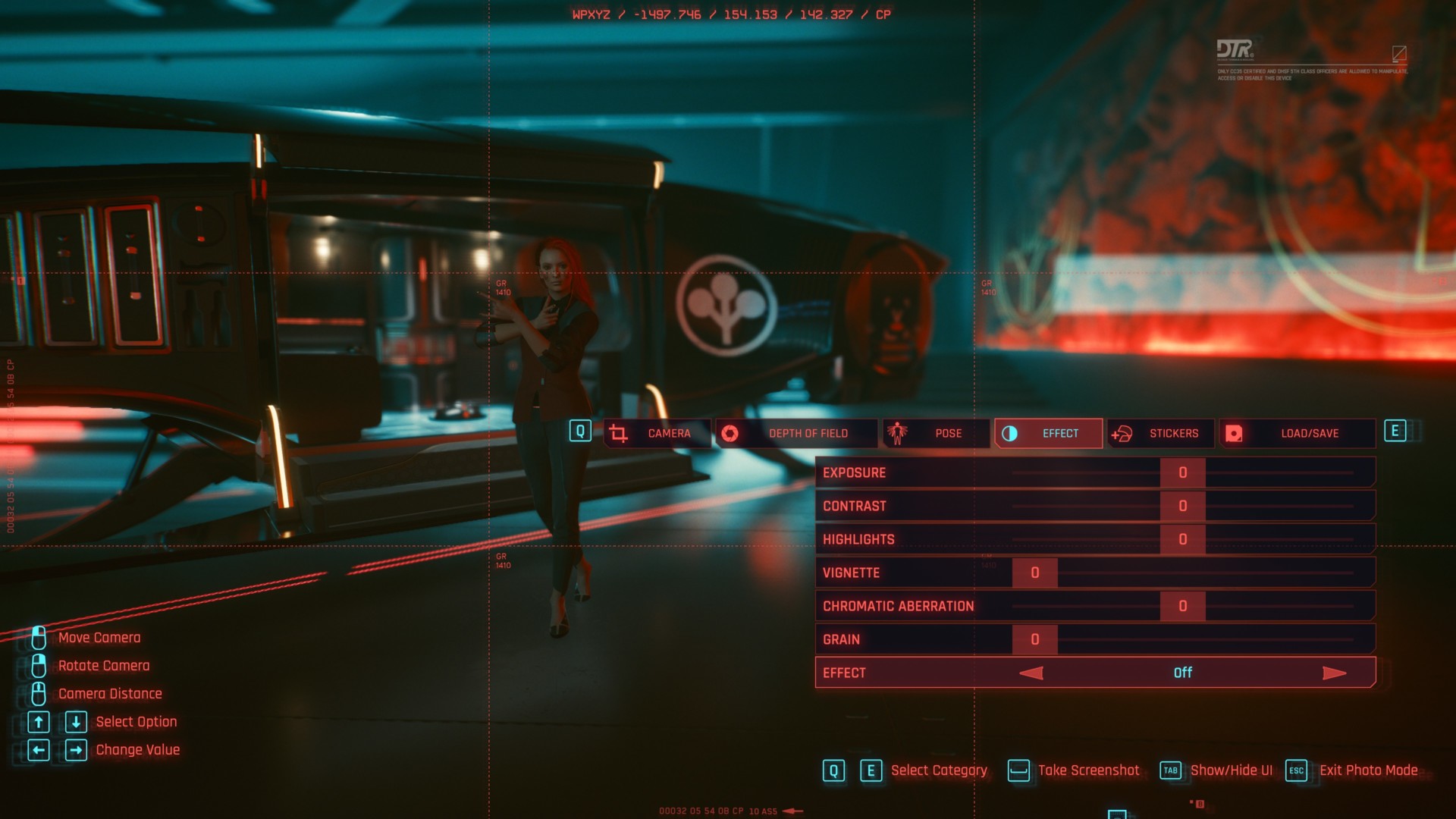Screen dimensions: 1456x819
Task: Adjust the Exposure slider
Action: 1182,472
